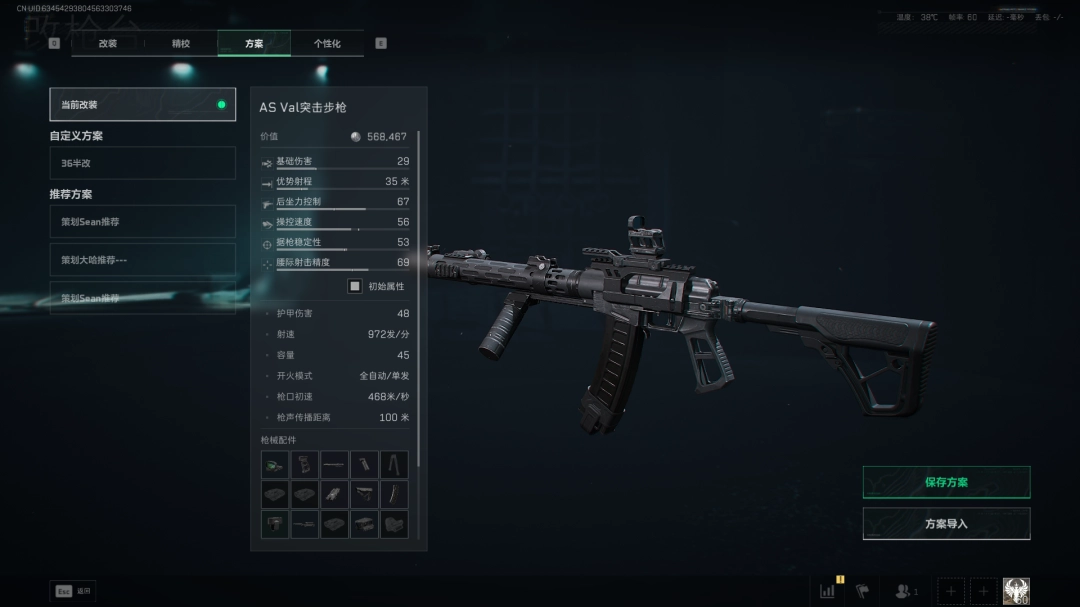Go to the 个性化 tab
The height and width of the screenshot is (607, 1080).
pyautogui.click(x=327, y=44)
